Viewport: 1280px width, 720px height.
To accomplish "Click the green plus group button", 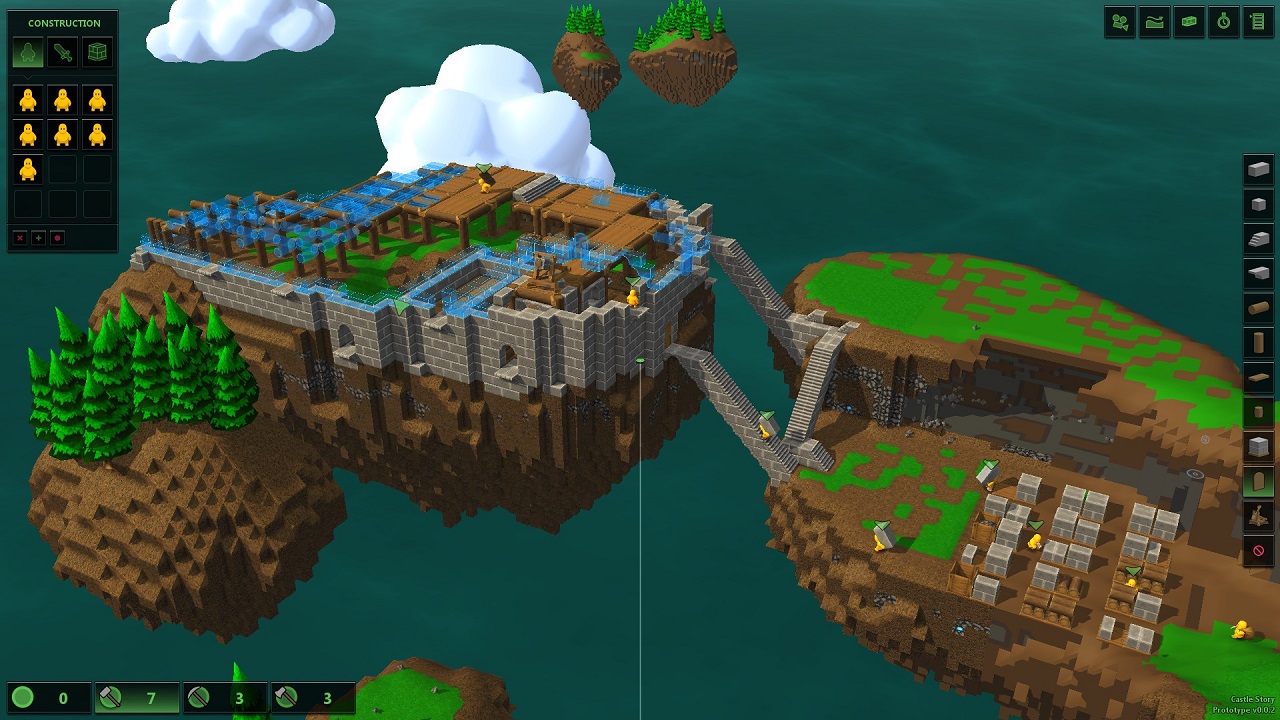I will point(38,238).
